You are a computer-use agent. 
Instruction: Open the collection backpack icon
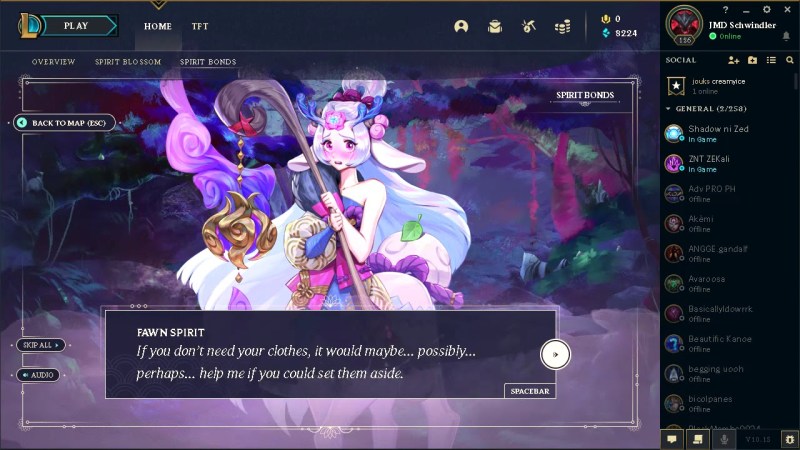point(494,27)
